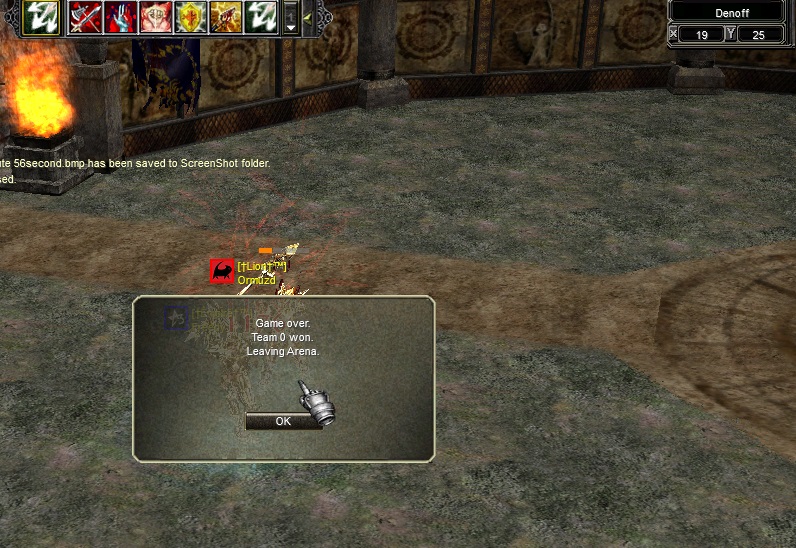The height and width of the screenshot is (548, 796).
Task: Switch skill bar page with the down arrow
Action: (x=291, y=27)
